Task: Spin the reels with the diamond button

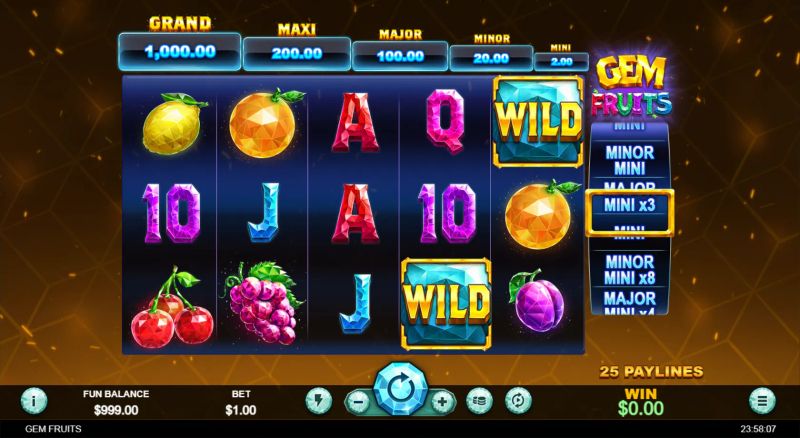Action: point(401,388)
